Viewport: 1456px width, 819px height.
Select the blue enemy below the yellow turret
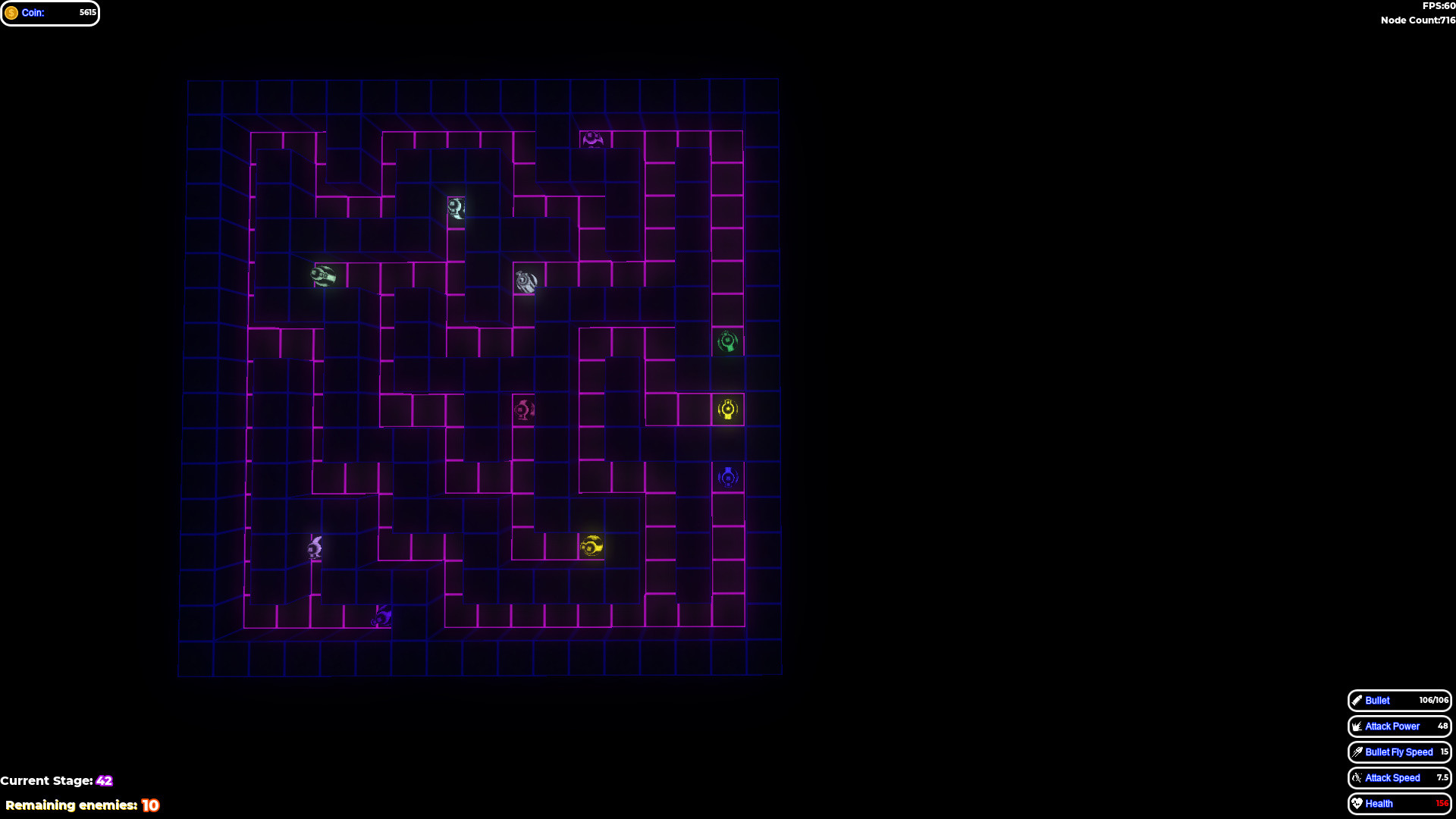point(726,477)
